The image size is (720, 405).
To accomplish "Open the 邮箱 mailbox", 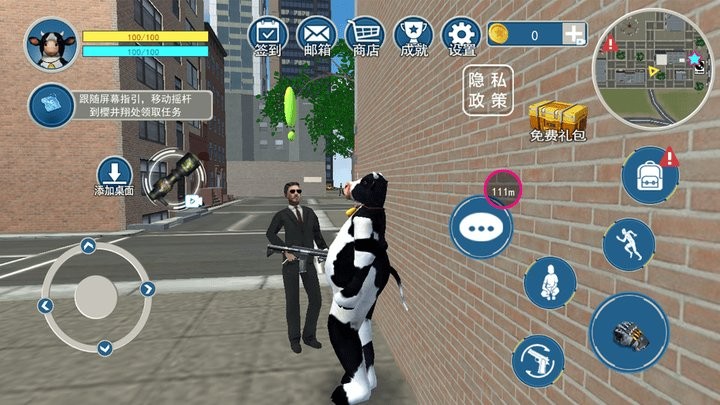I will (x=316, y=35).
